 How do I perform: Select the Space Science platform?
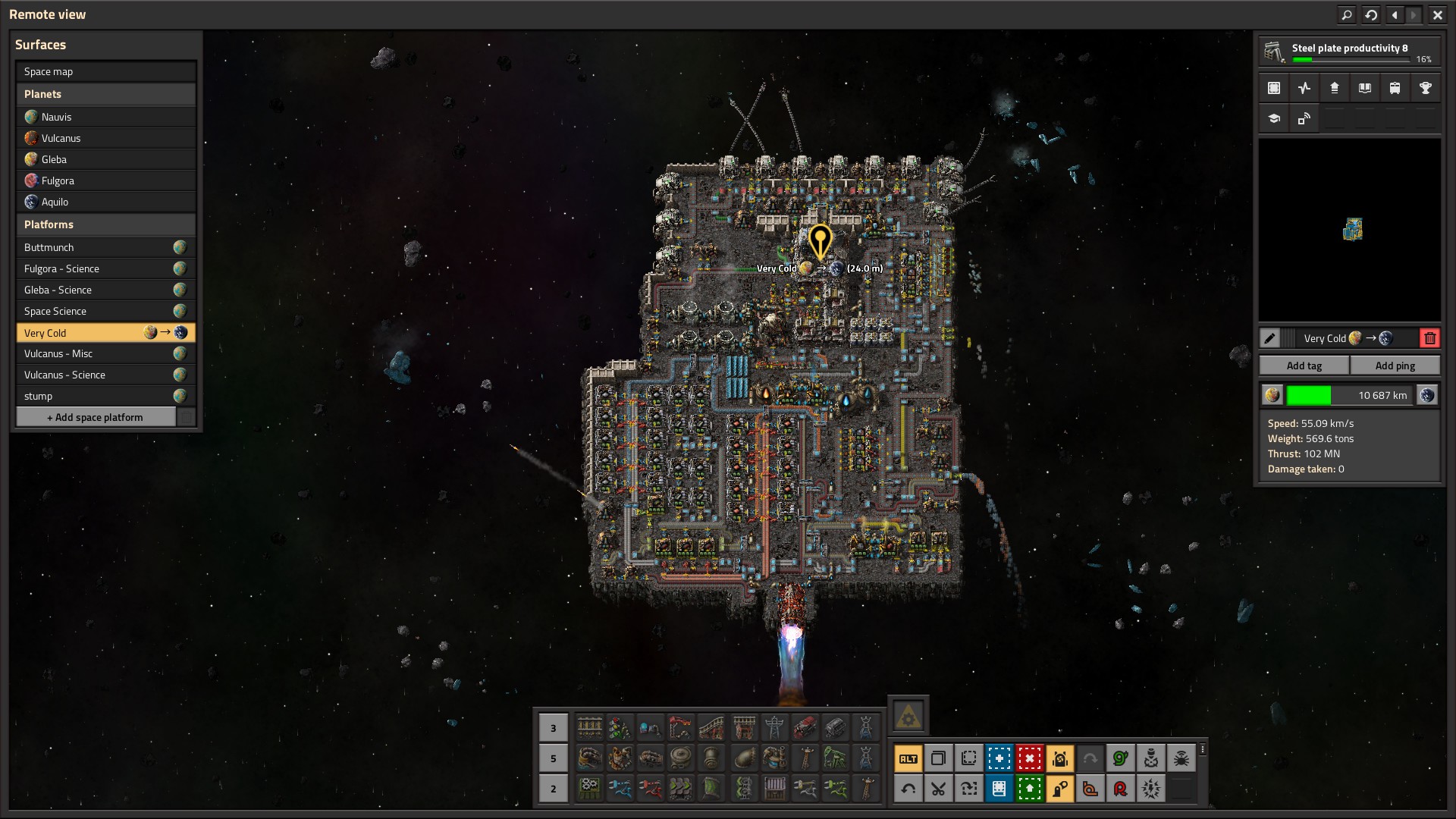pyautogui.click(x=96, y=311)
